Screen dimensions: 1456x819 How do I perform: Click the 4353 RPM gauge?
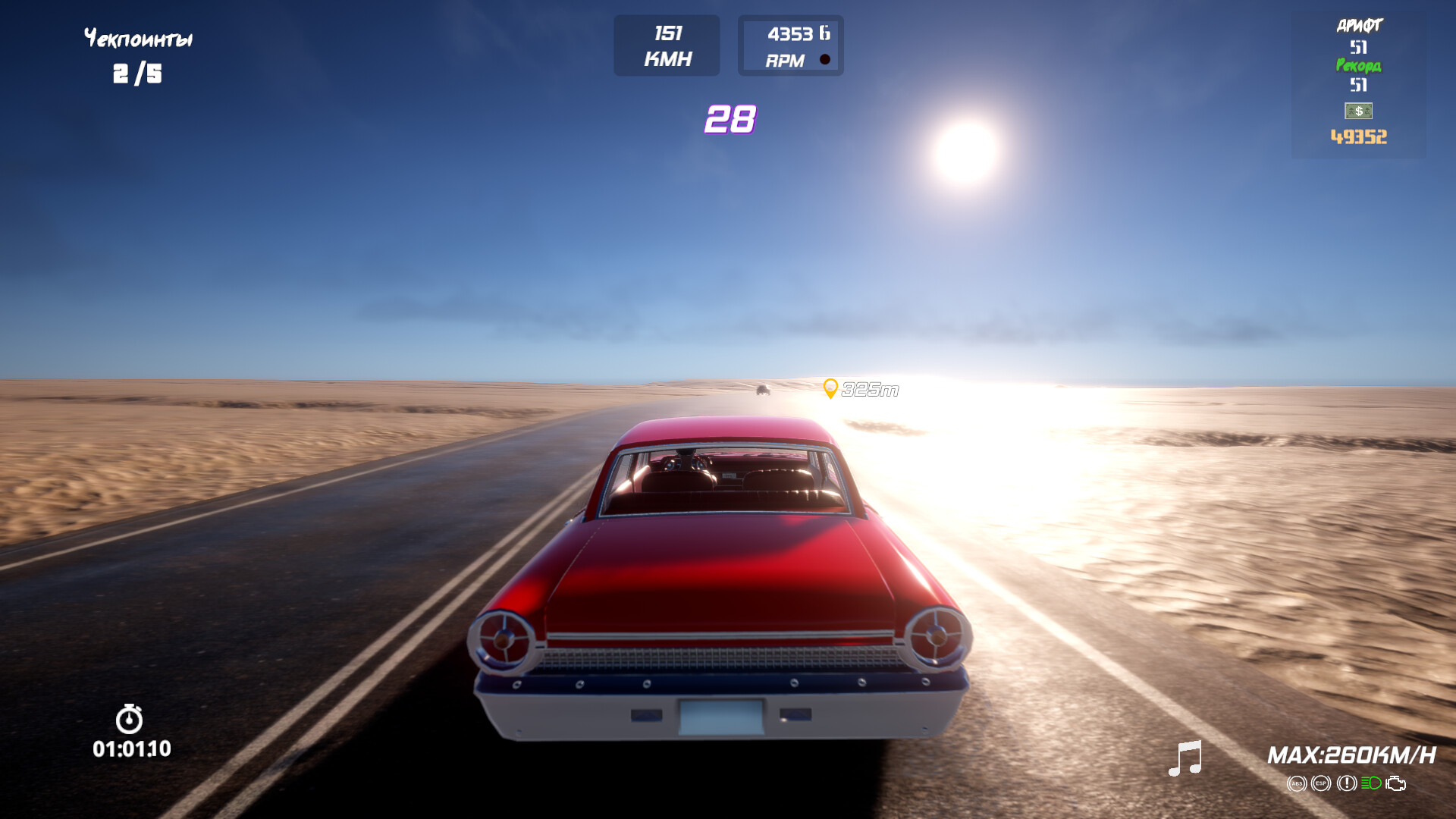(x=790, y=44)
